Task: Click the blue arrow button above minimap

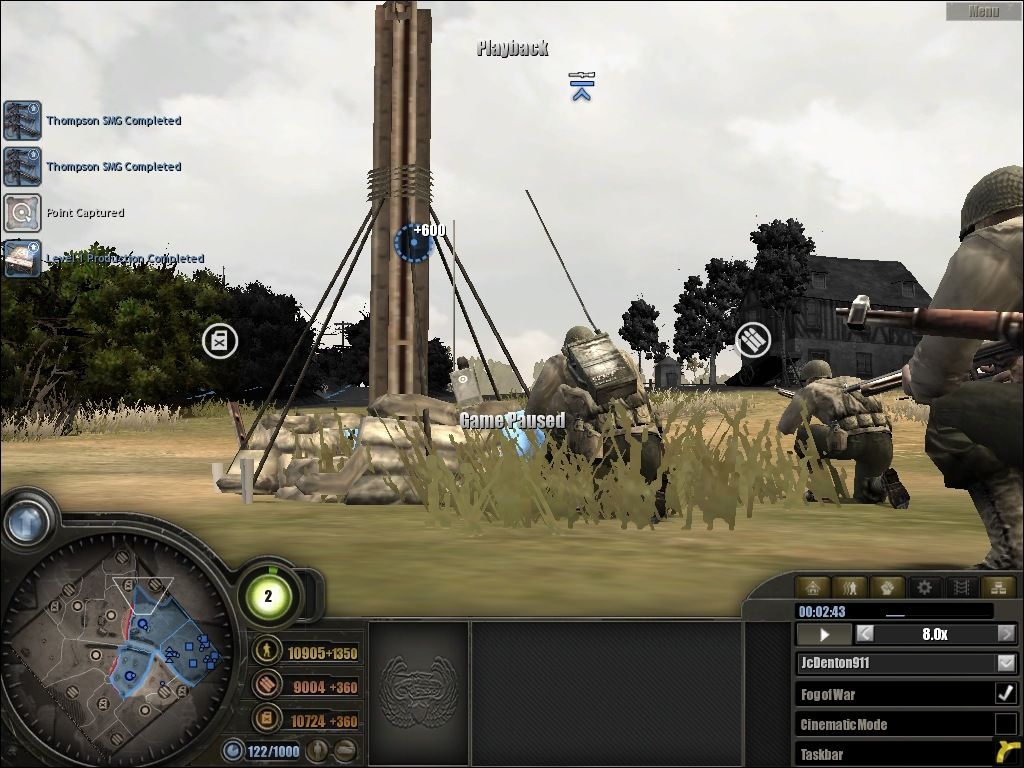Action: pyautogui.click(x=26, y=520)
